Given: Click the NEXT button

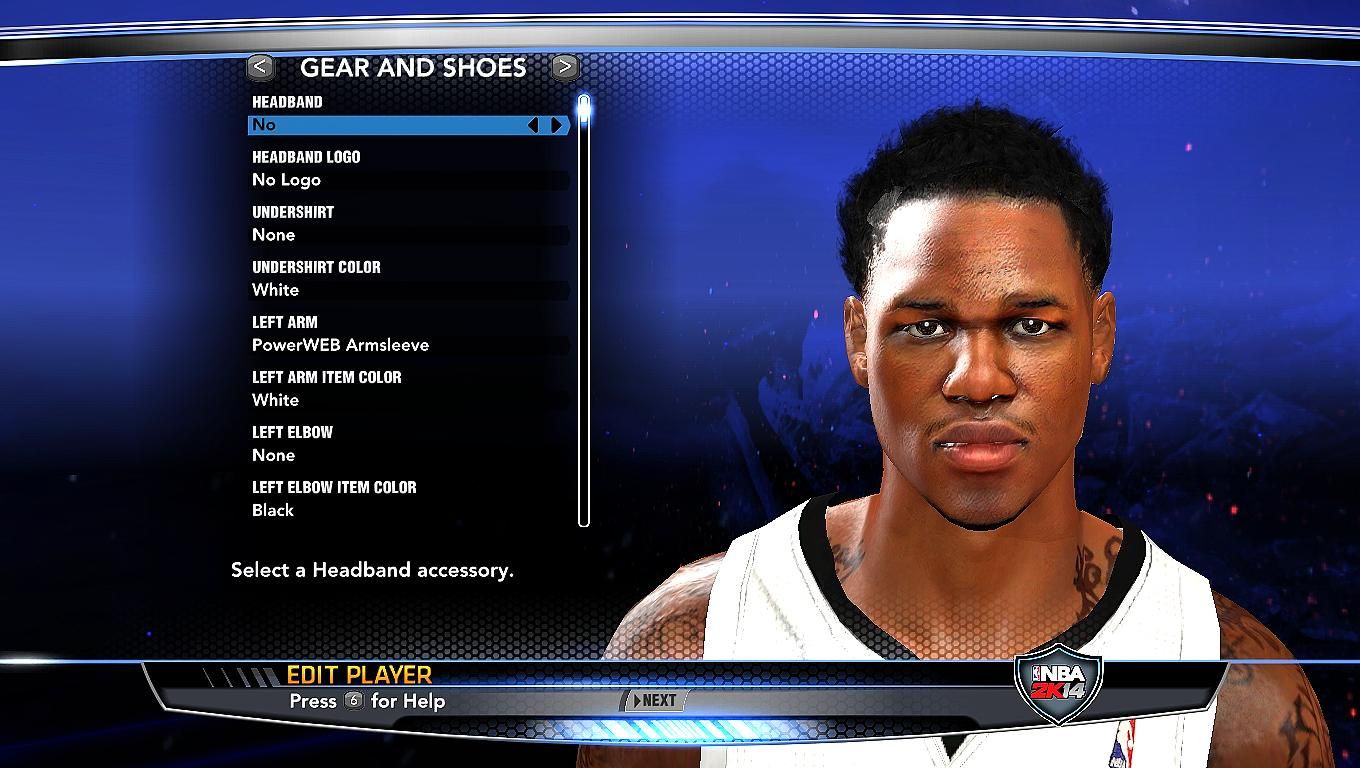Looking at the screenshot, I should [654, 701].
